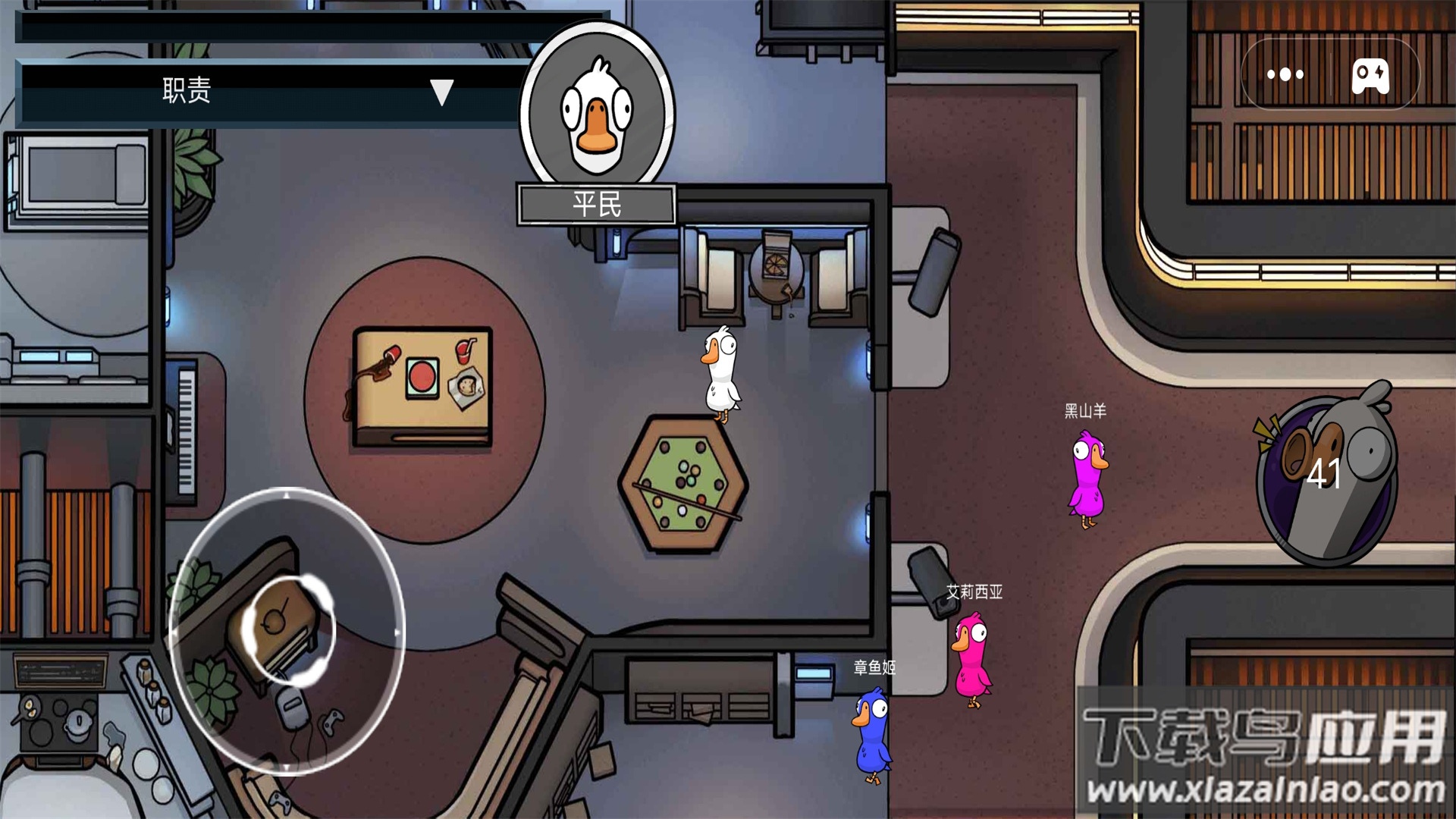This screenshot has height=819, width=1456.
Task: Click the game controller icon button
Action: click(x=1371, y=76)
